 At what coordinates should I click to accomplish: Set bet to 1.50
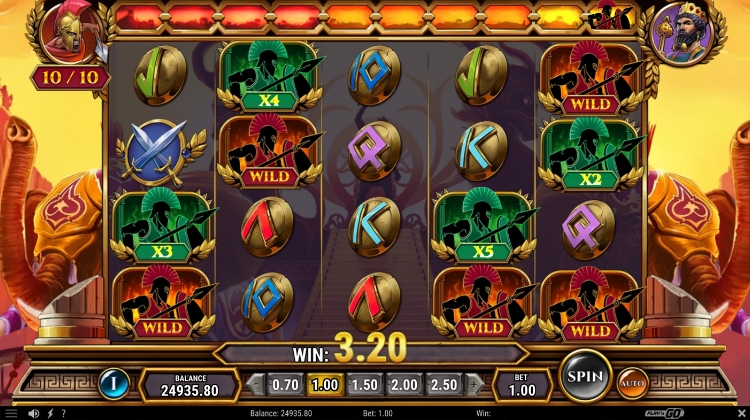pos(363,385)
